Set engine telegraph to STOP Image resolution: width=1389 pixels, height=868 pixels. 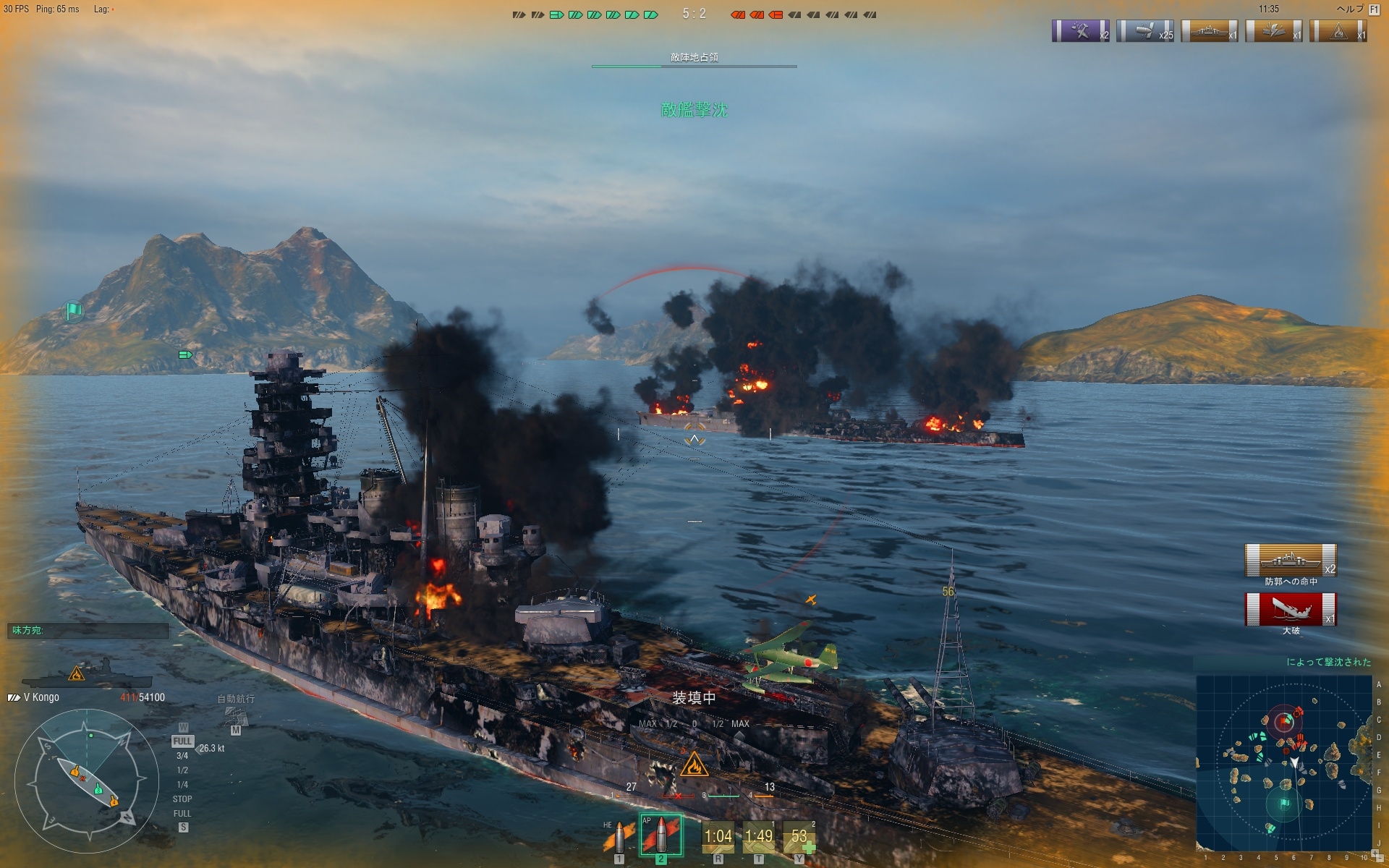182,799
